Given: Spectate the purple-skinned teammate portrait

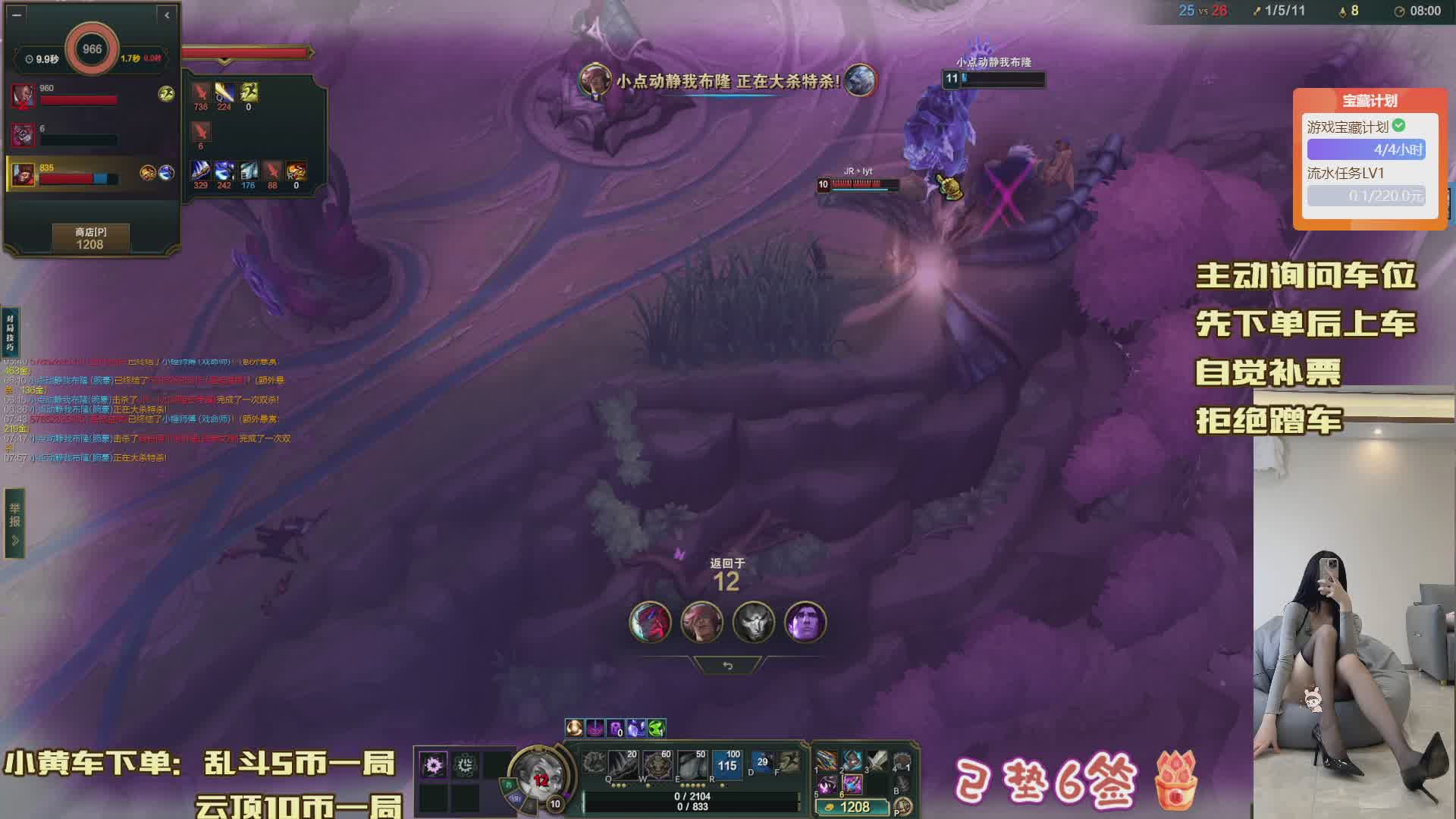Looking at the screenshot, I should [805, 622].
